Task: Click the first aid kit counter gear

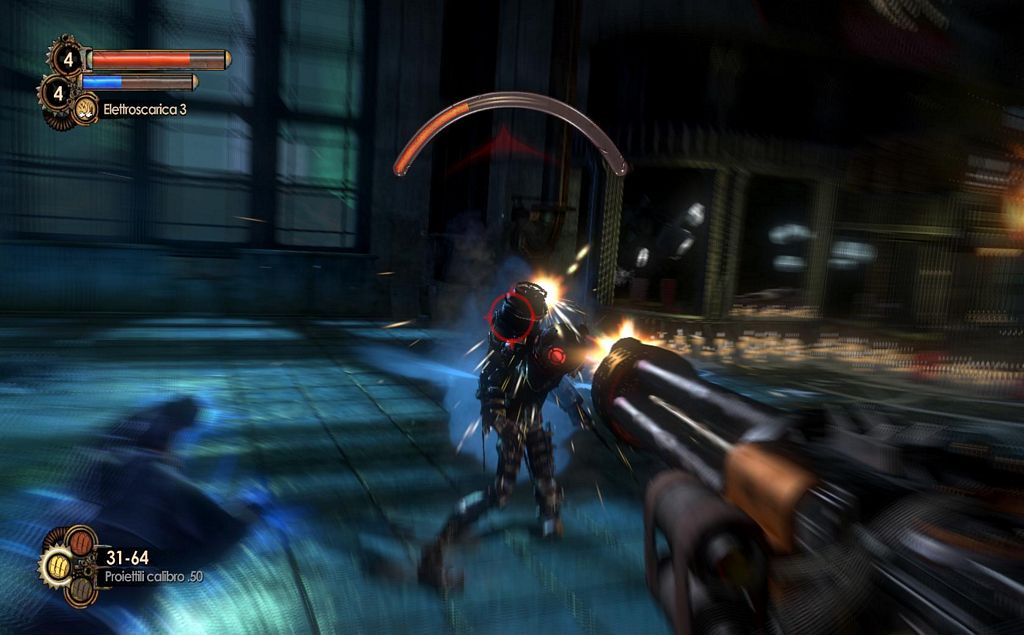Action: tap(66, 56)
